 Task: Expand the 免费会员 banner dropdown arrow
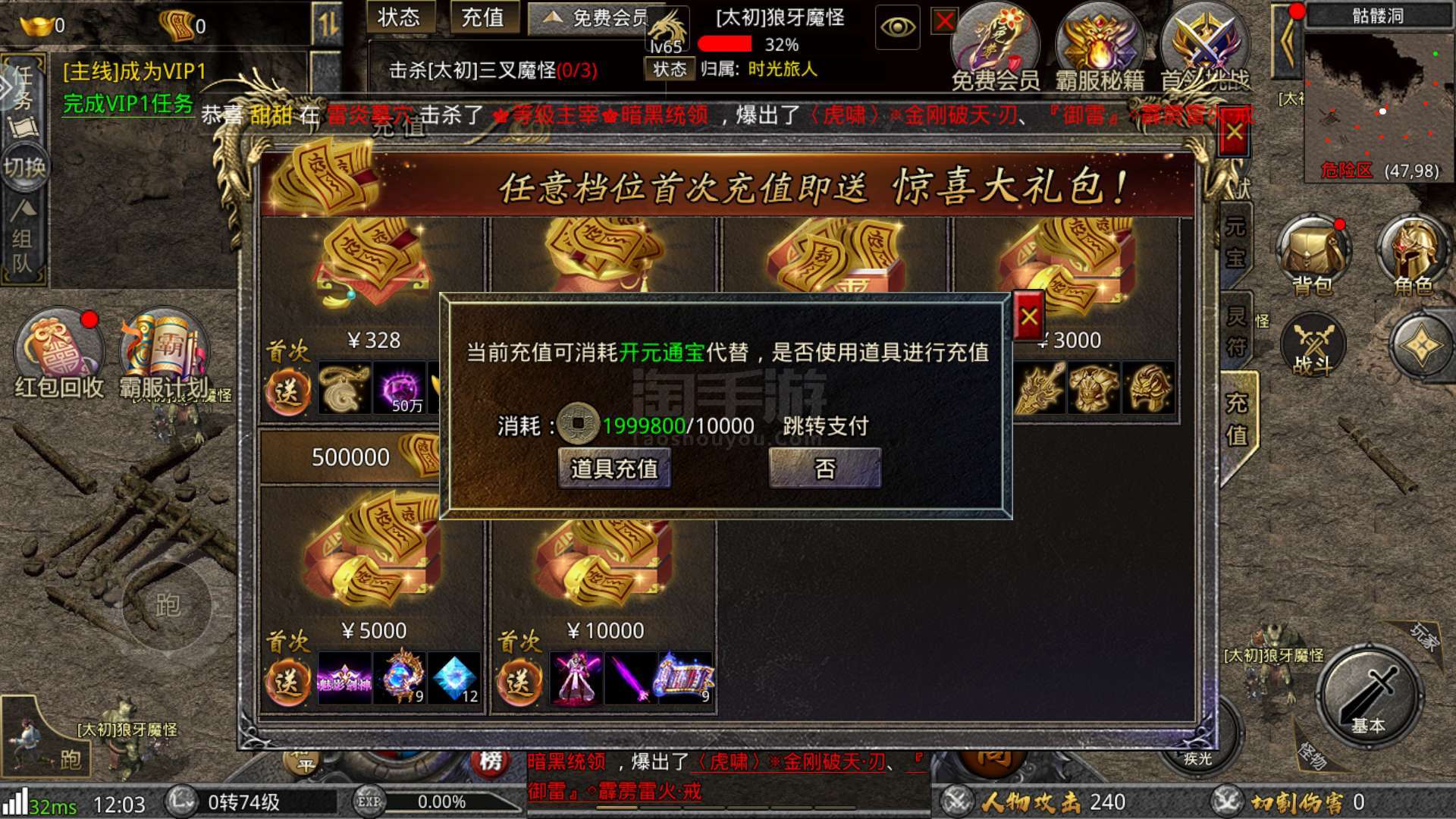(x=551, y=17)
